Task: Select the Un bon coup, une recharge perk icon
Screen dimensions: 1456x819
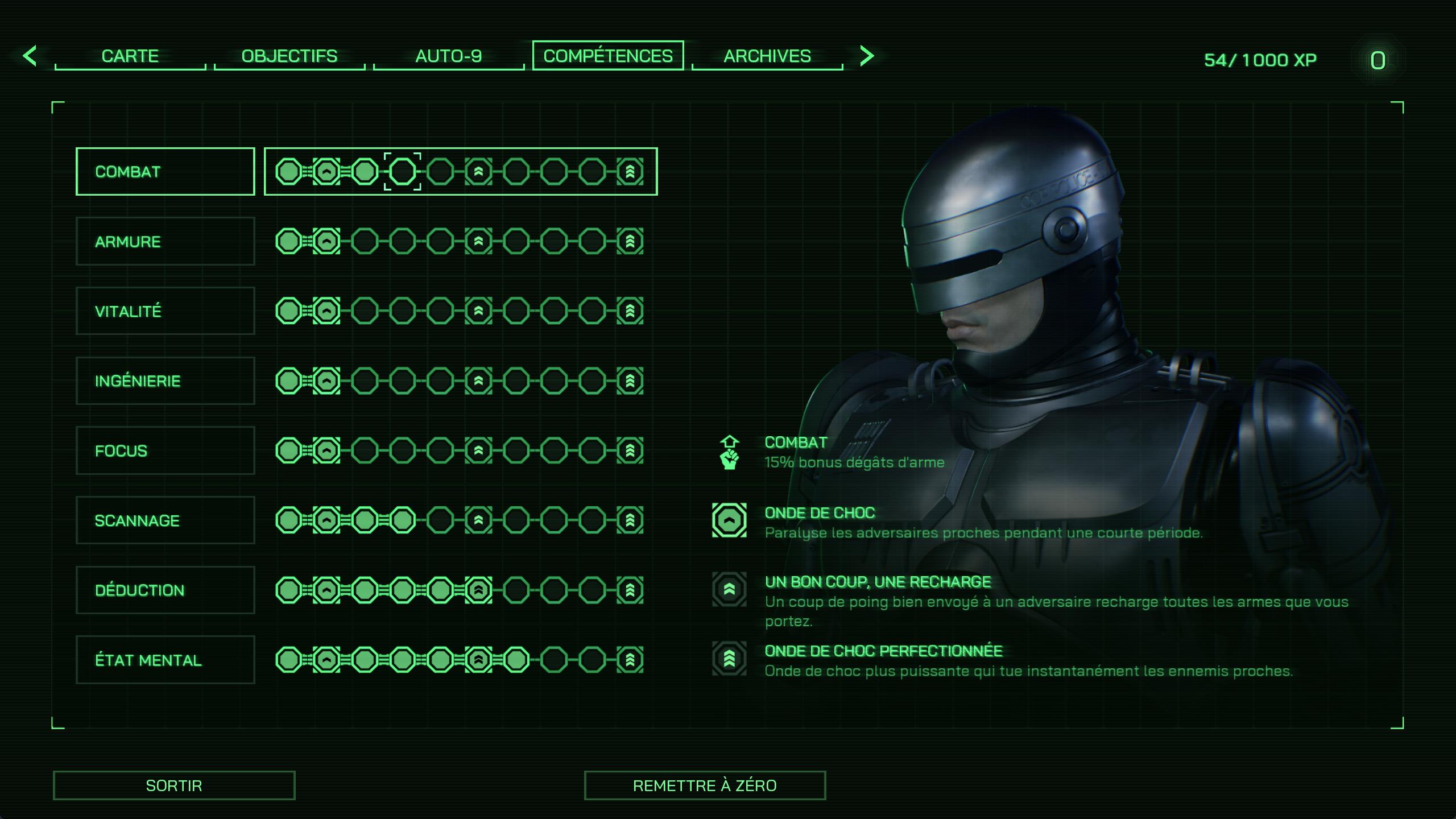Action: (x=730, y=590)
